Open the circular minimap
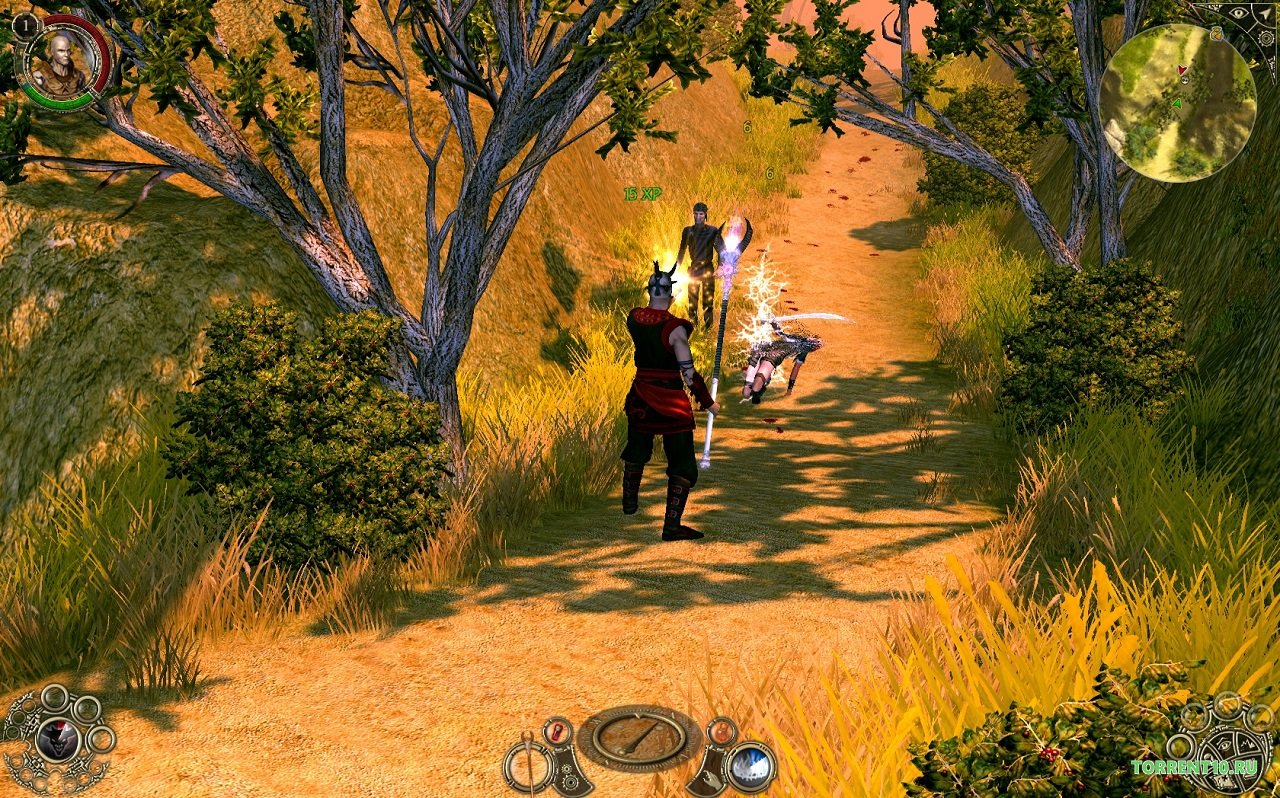The image size is (1280, 798). tap(1177, 103)
